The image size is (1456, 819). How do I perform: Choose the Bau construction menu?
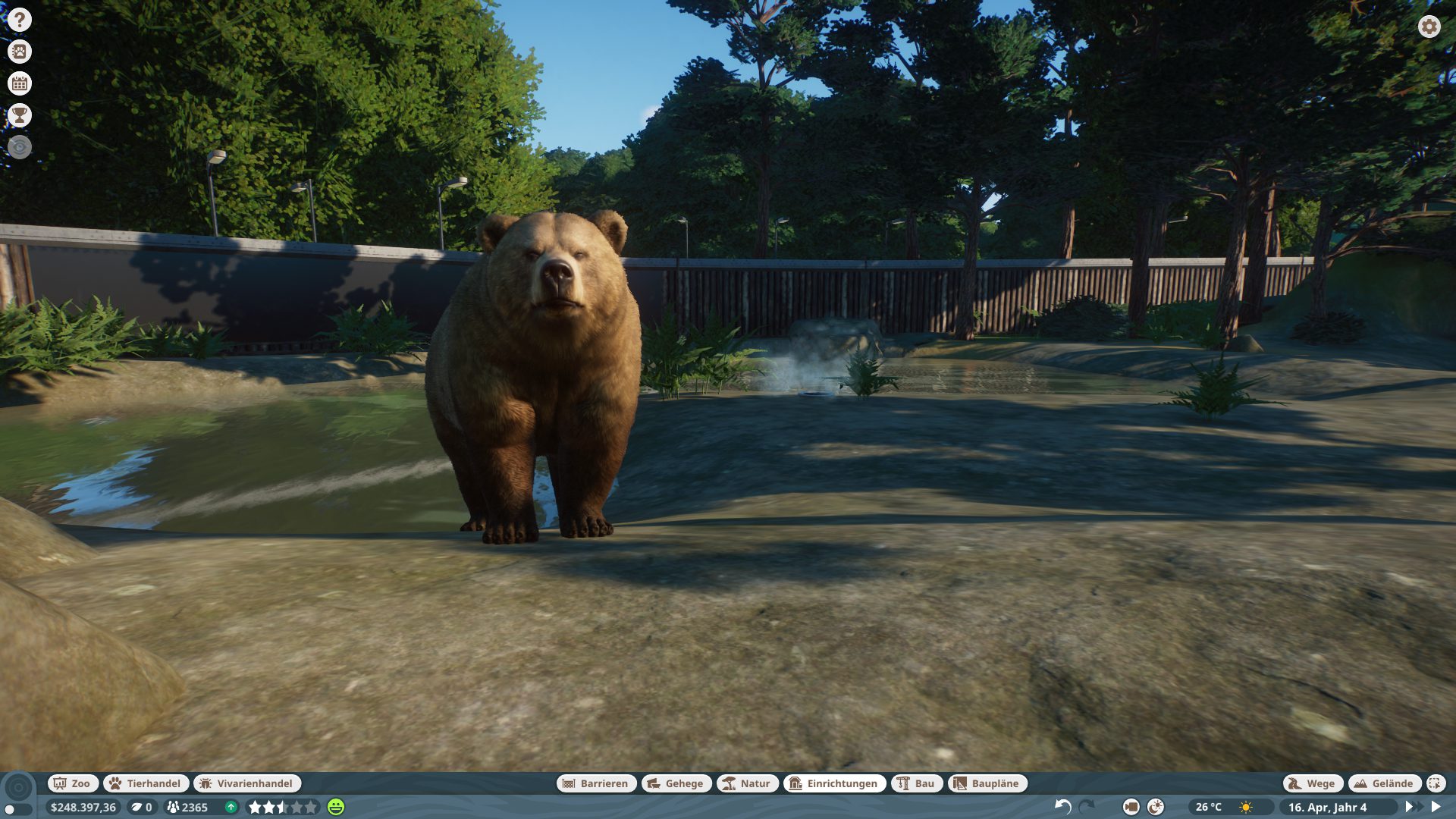[916, 783]
